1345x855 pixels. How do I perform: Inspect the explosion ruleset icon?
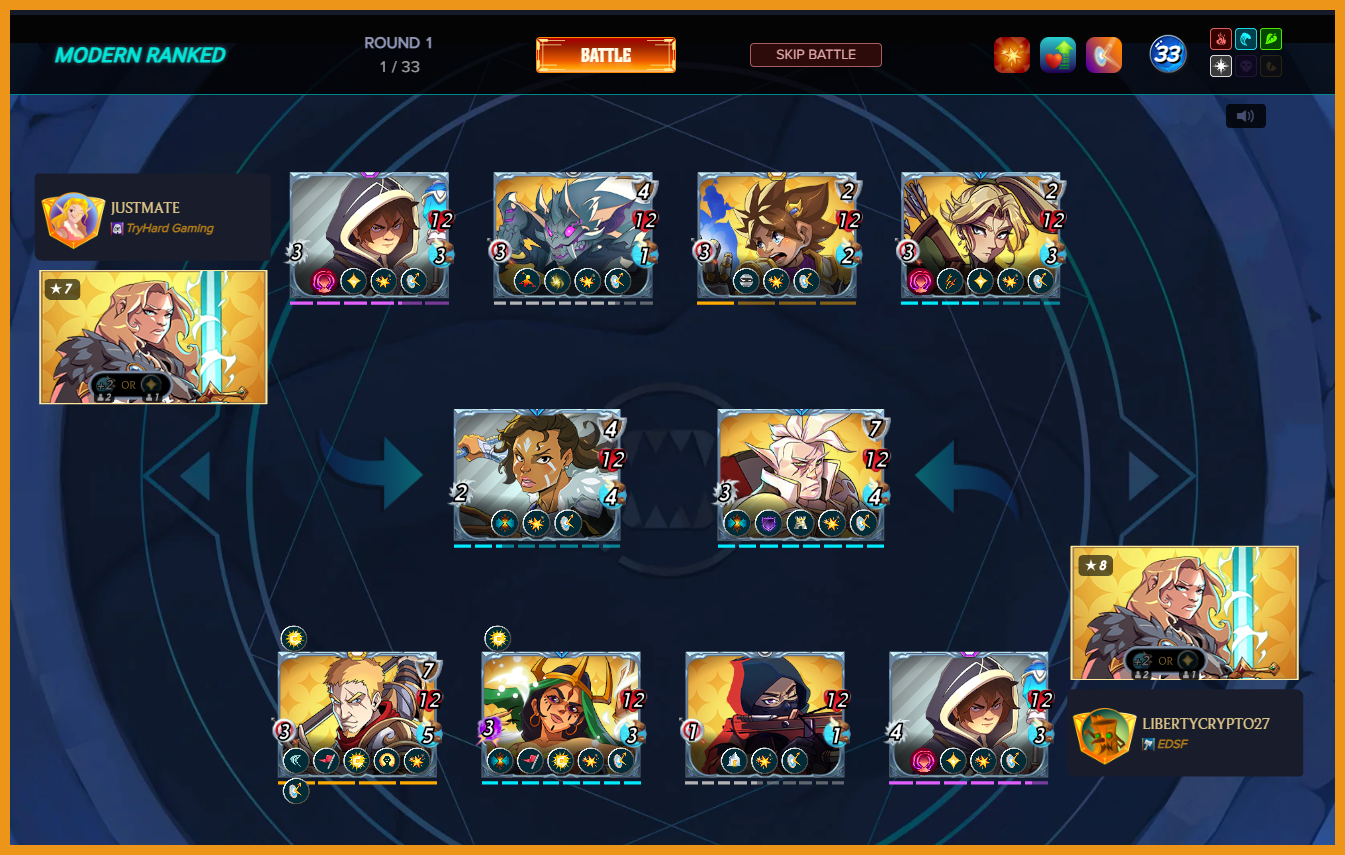point(1011,55)
